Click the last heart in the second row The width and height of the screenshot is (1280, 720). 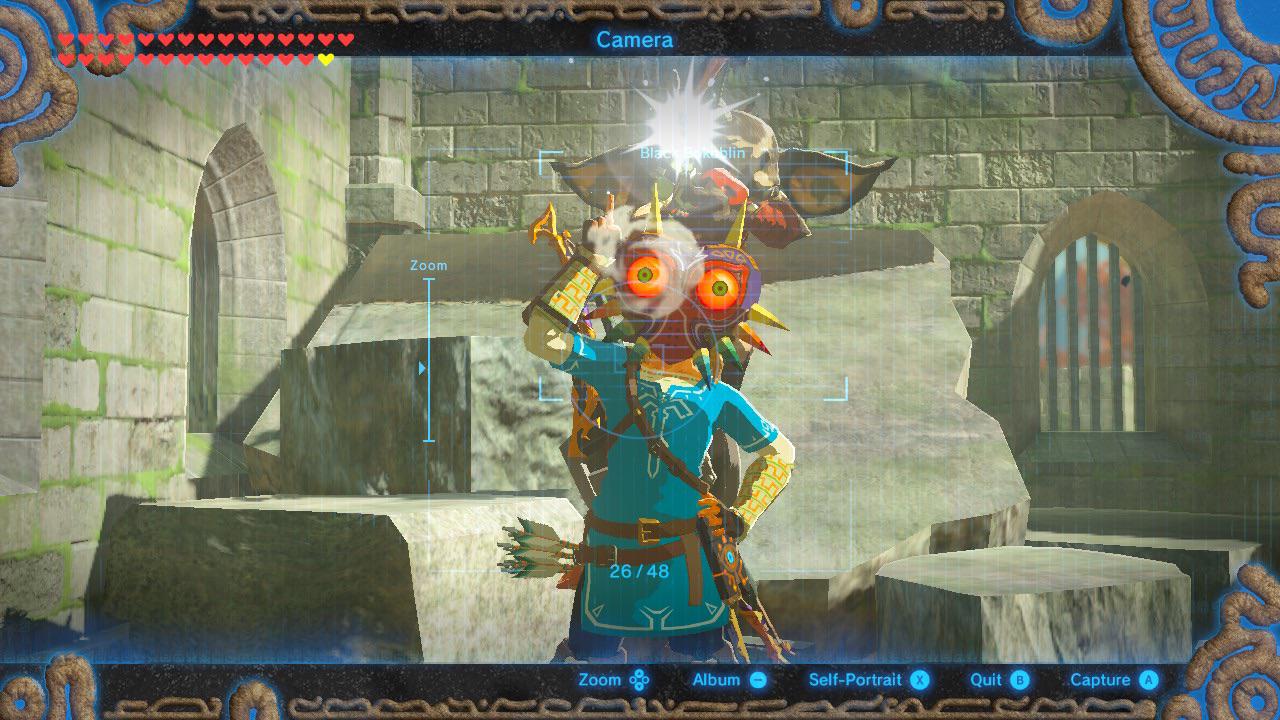point(325,58)
